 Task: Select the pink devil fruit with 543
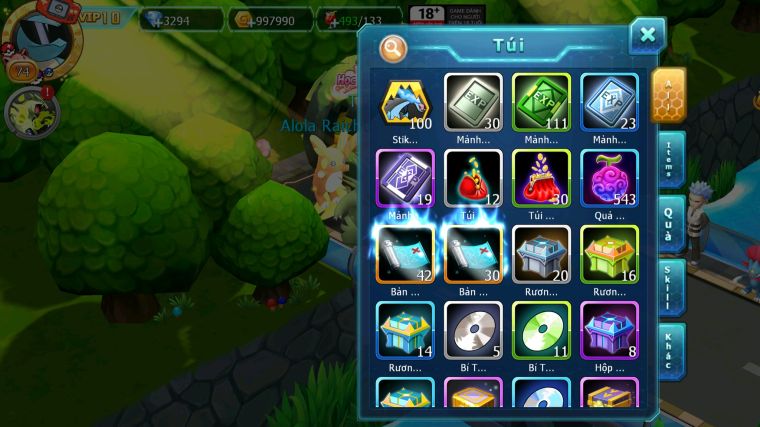click(x=609, y=178)
